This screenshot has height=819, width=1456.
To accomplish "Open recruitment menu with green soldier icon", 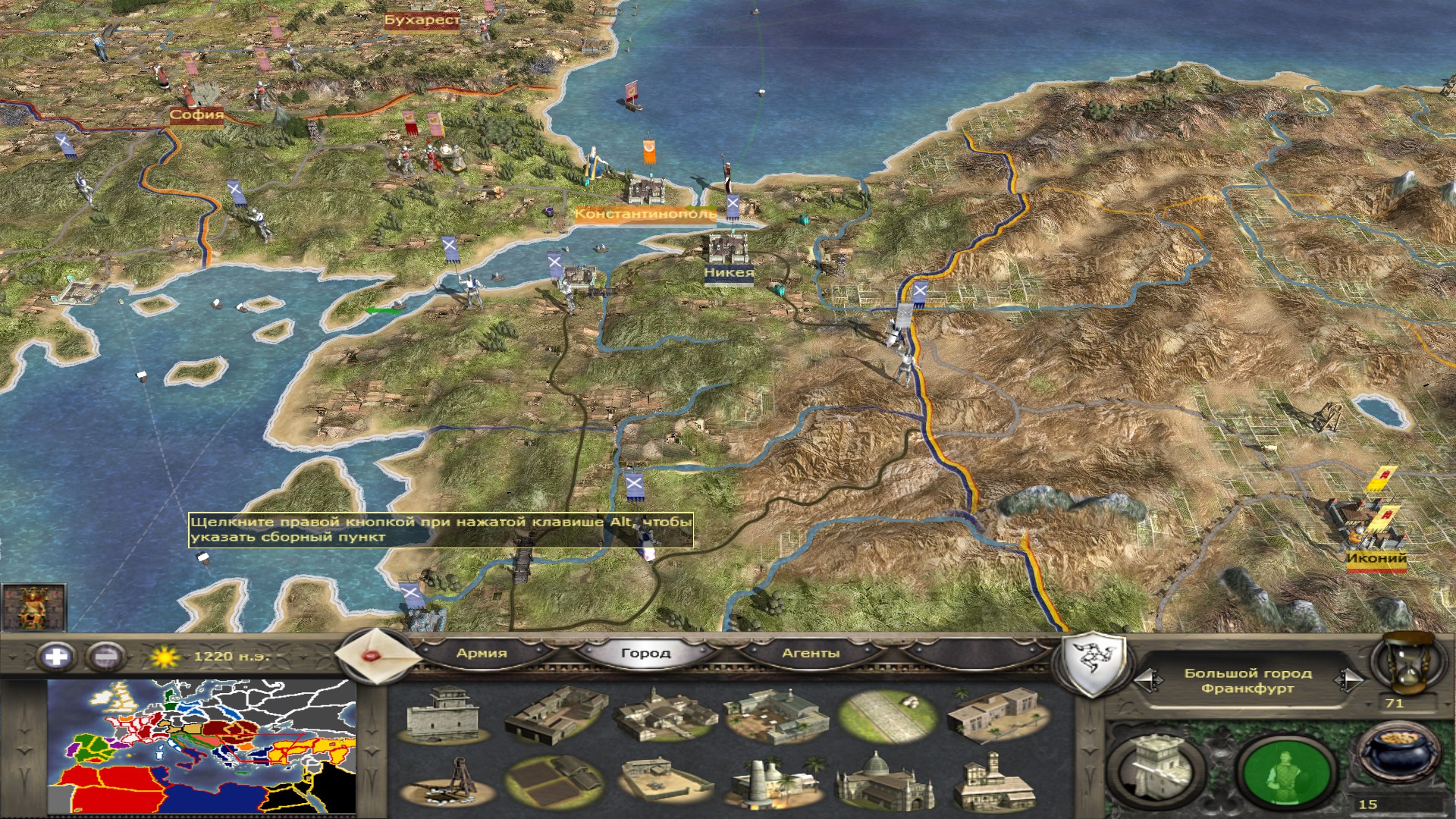I will (1286, 771).
